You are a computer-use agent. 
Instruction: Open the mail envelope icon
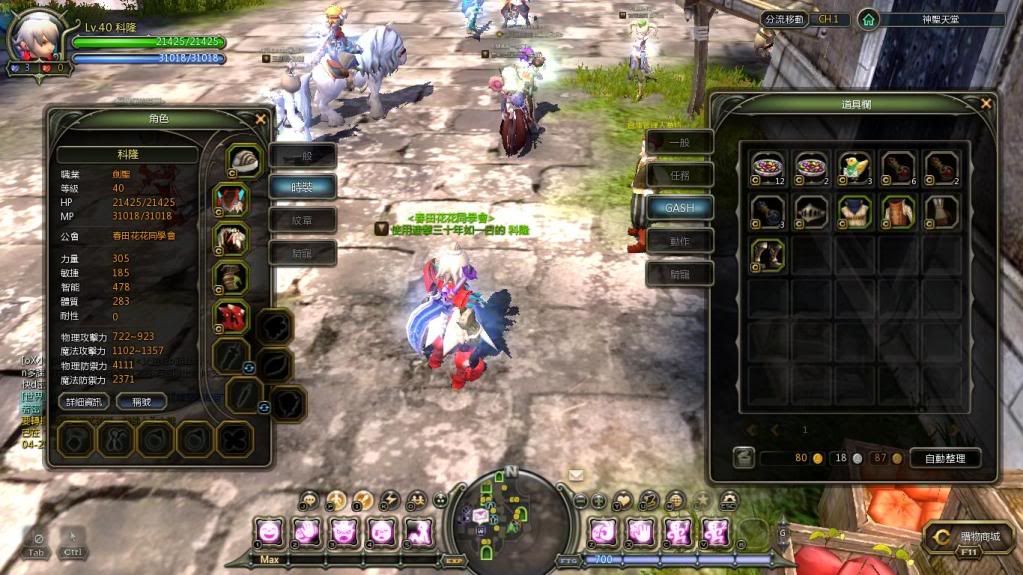click(x=576, y=475)
